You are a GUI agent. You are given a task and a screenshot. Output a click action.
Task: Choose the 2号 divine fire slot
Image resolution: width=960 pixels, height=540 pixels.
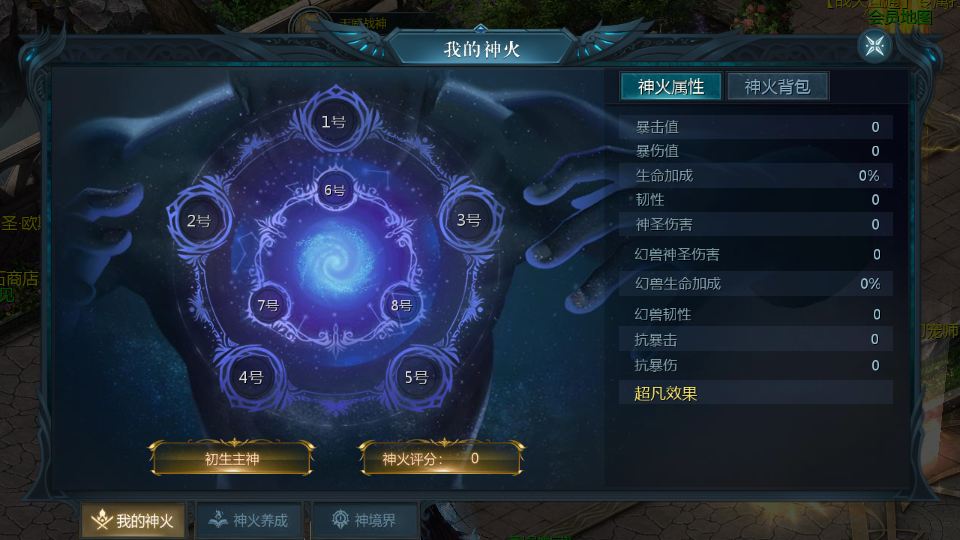pyautogui.click(x=199, y=220)
